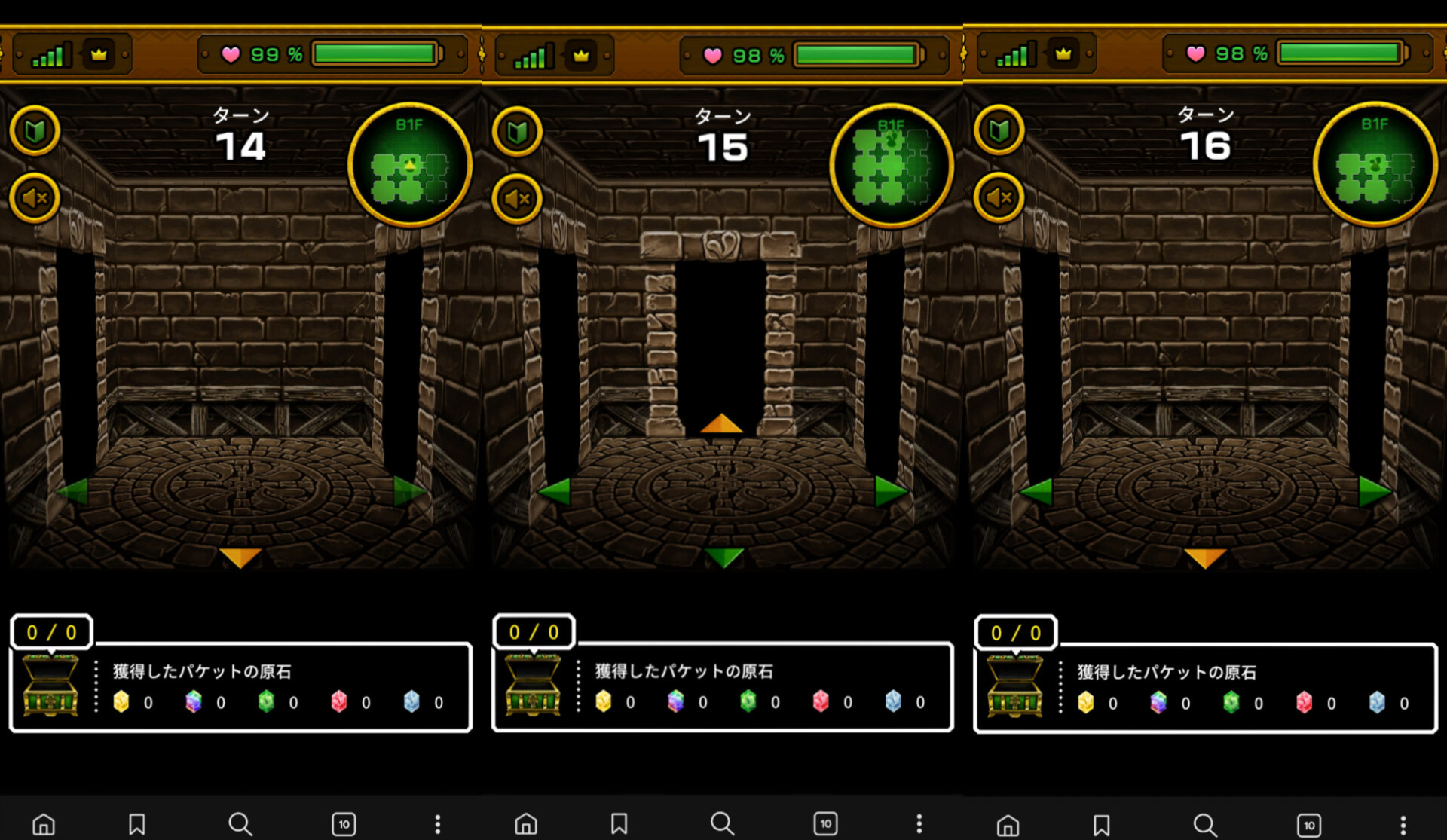
Task: Open the B1F minimap on the turn 14 screen
Action: [410, 164]
